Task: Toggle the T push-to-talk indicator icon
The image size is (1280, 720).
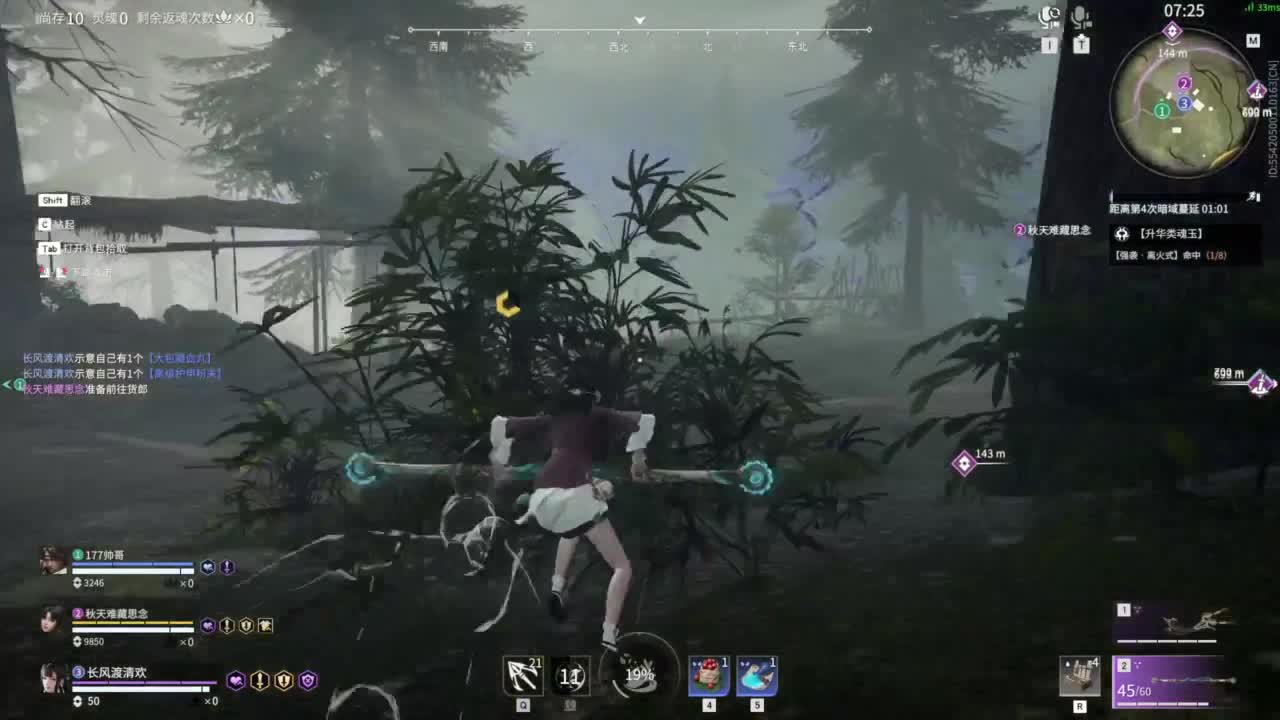Action: click(1082, 44)
